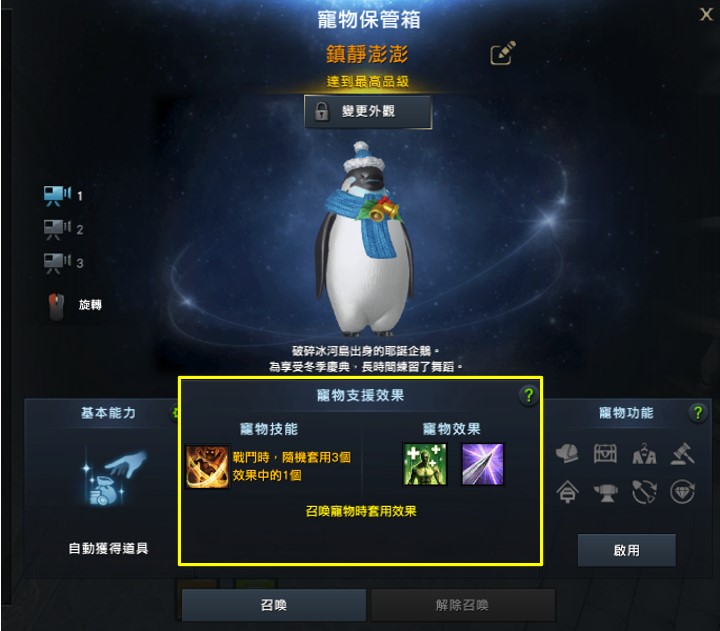
Task: Choose the auction gavel function icon
Action: (682, 455)
